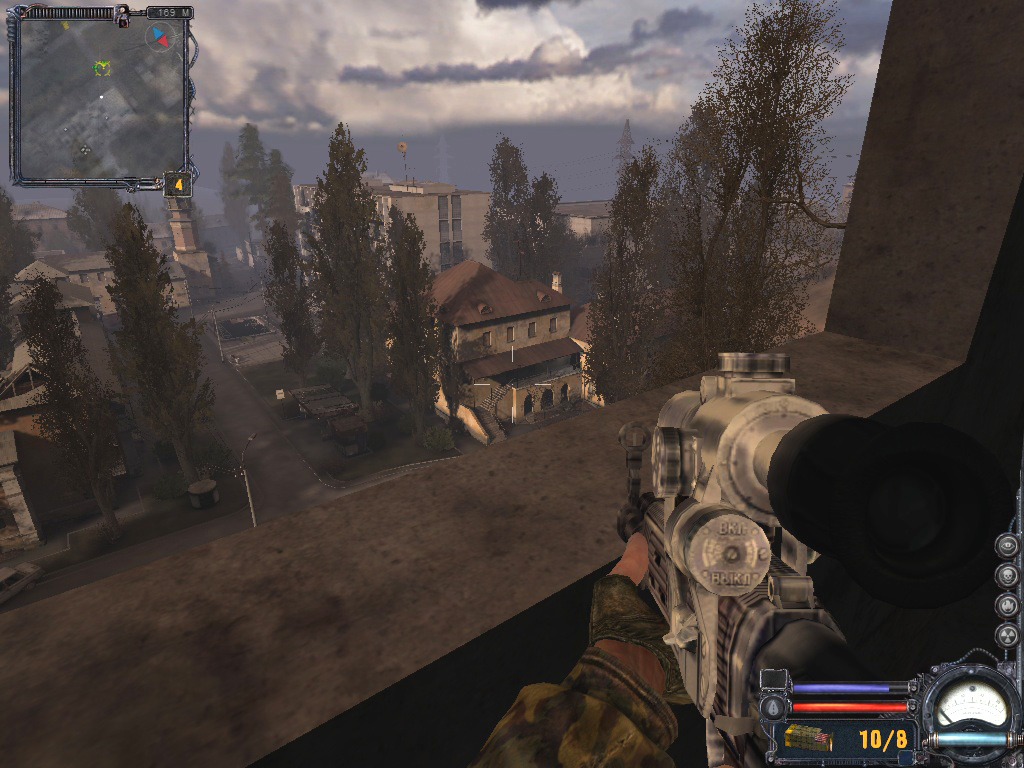Viewport: 1024px width, 768px height.
Task: Select the blue-red compass arrow on the minimap
Action: (x=158, y=37)
